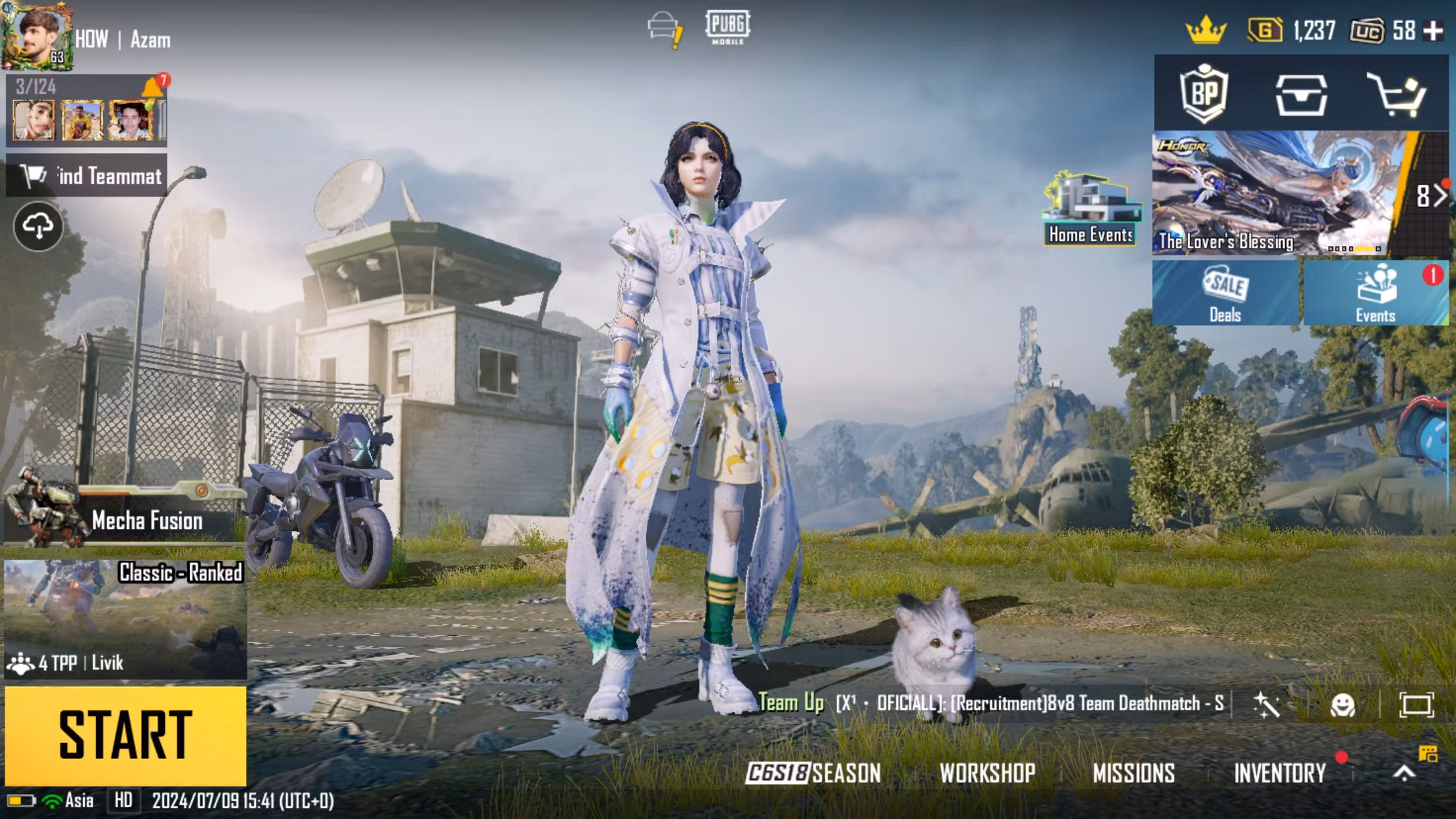Open the Workshop menu

click(x=987, y=773)
